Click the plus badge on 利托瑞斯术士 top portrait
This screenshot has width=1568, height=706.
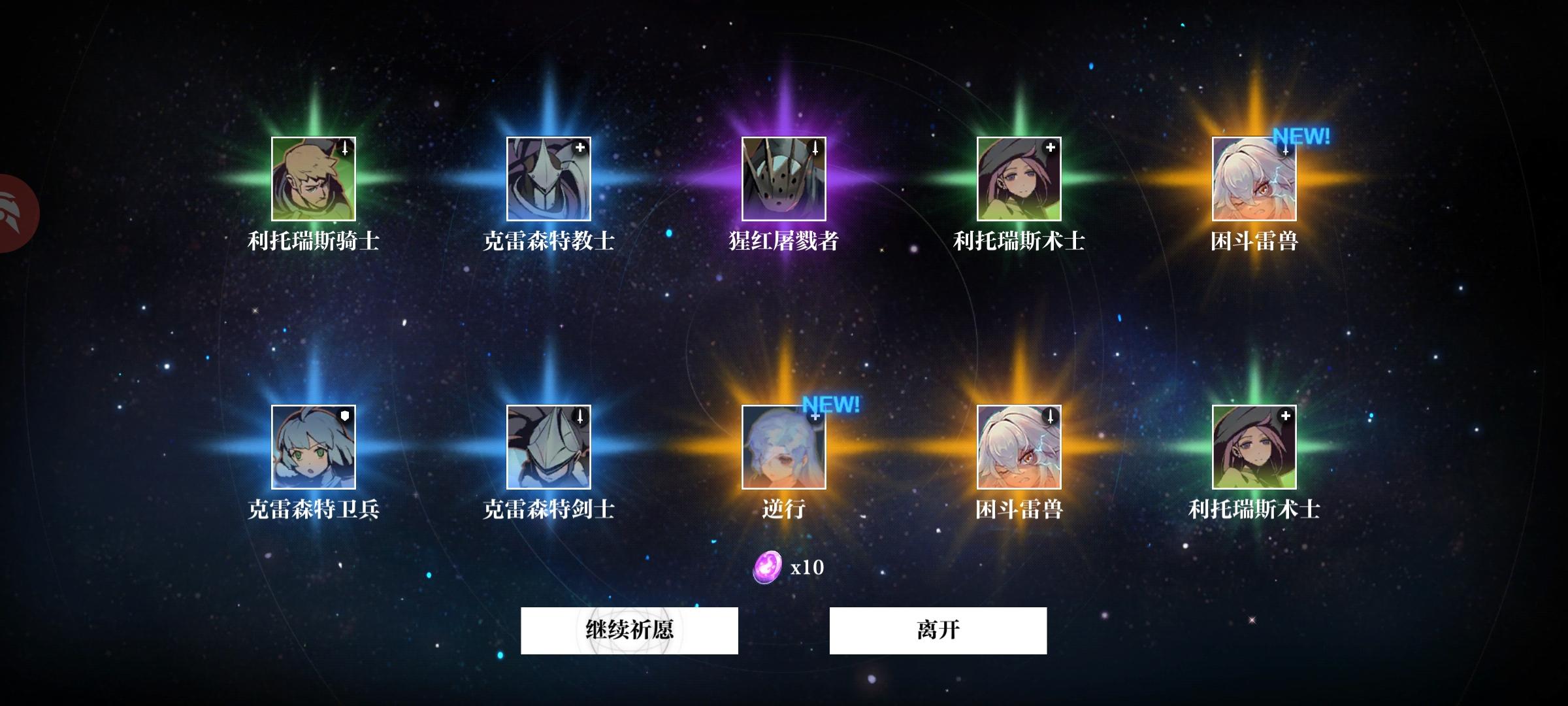pos(1050,148)
